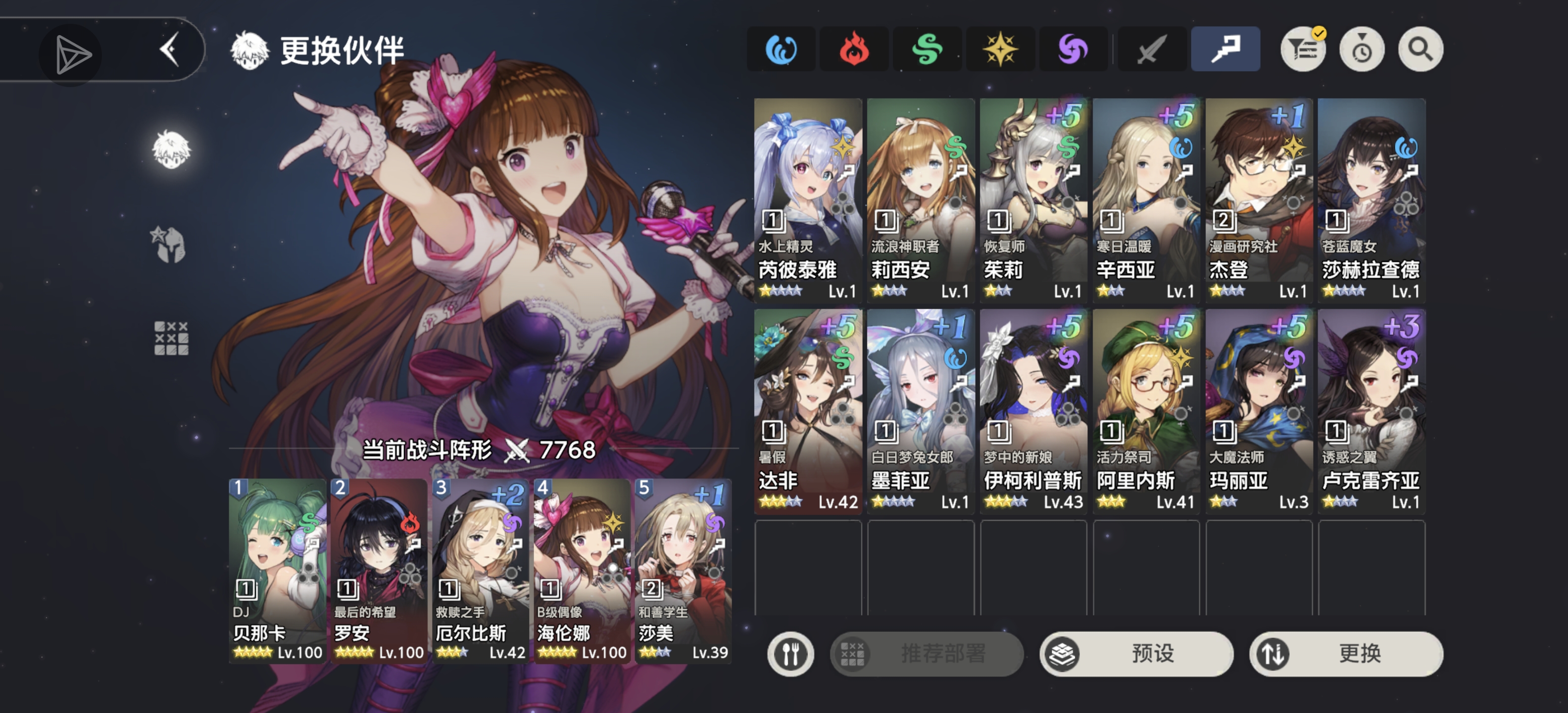This screenshot has width=1568, height=713.
Task: Select partner card 达非 Lv.42
Action: (808, 411)
